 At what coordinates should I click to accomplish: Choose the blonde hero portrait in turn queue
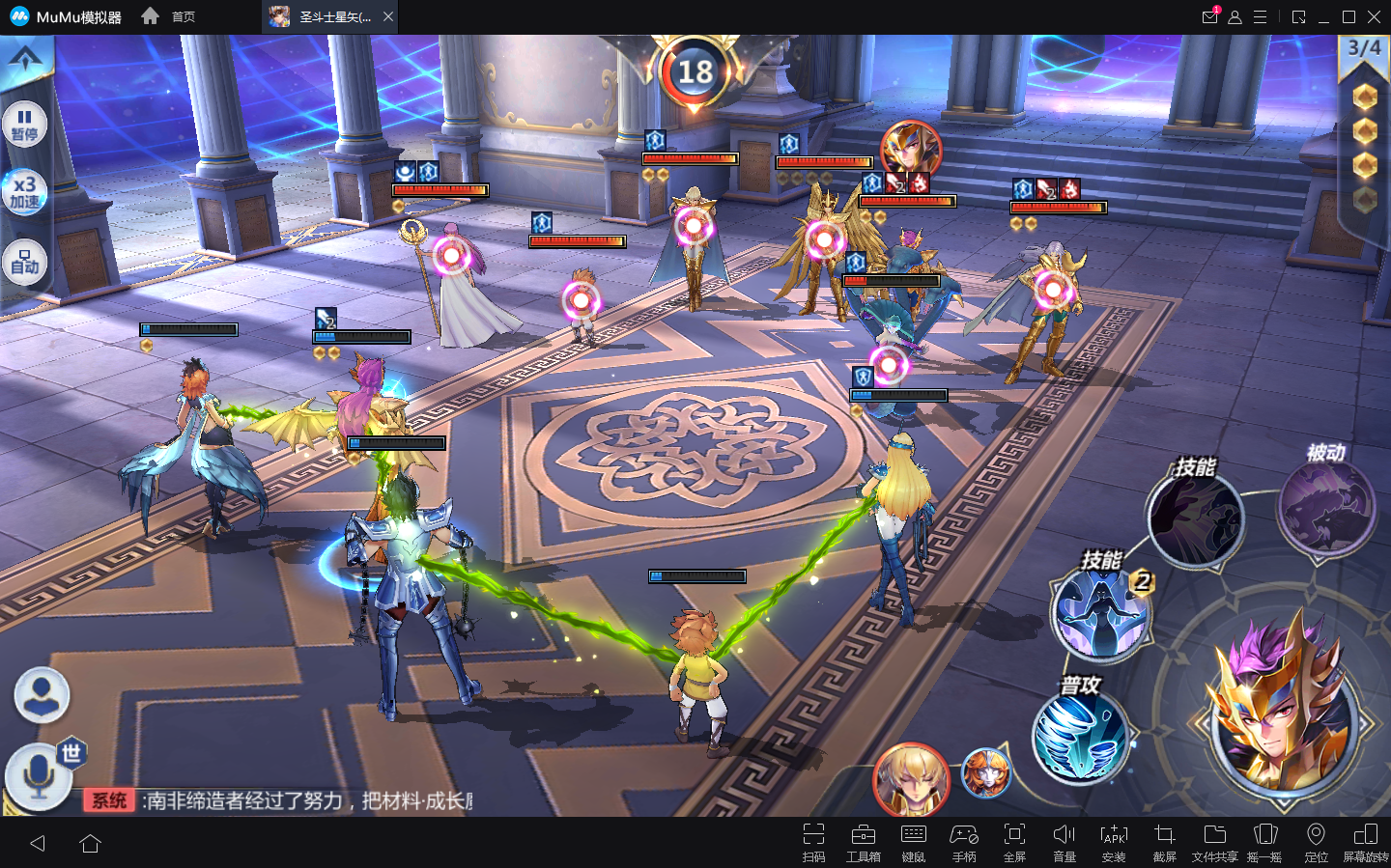tap(910, 778)
